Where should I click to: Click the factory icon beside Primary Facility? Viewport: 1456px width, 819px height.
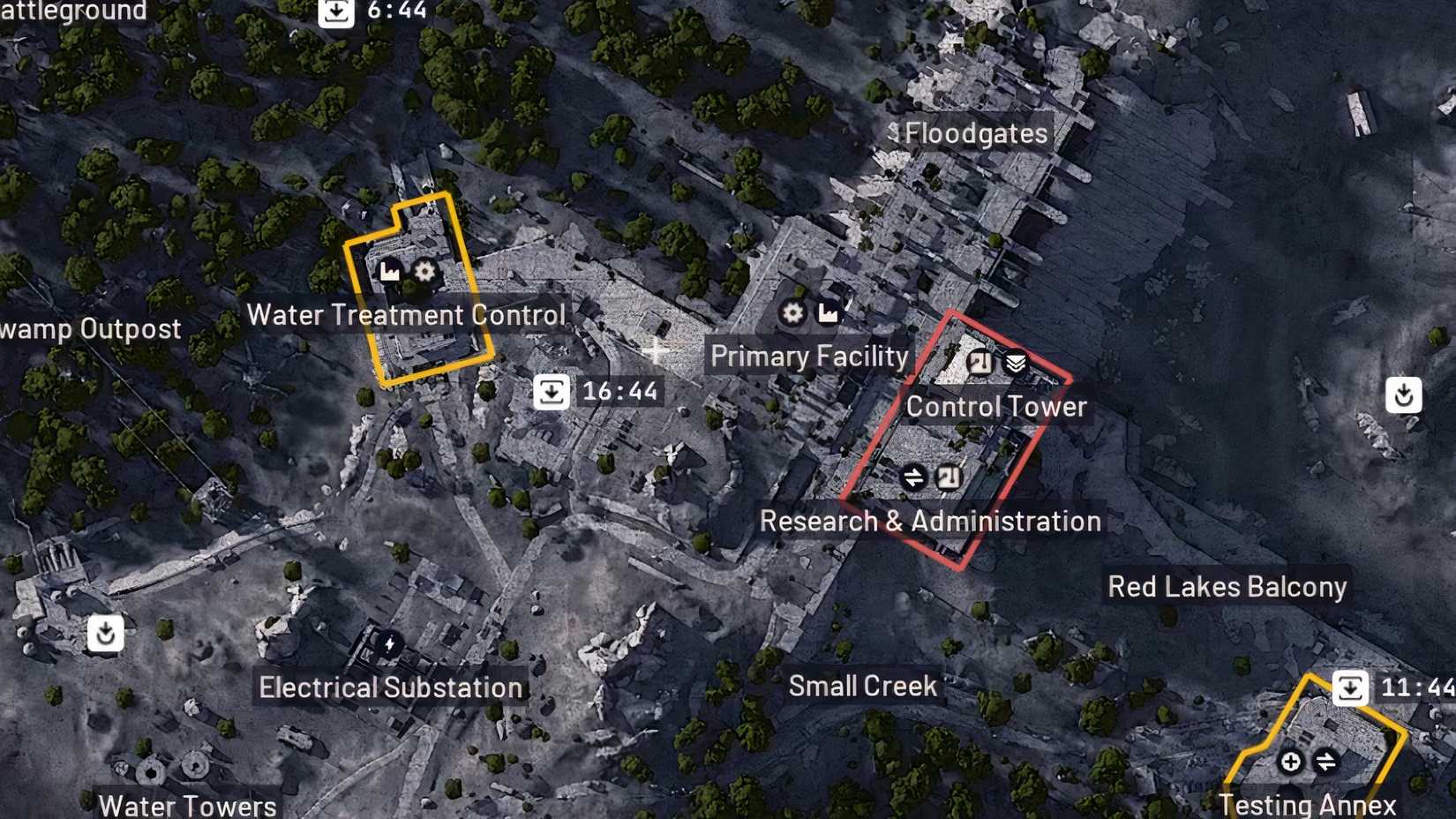pos(827,313)
